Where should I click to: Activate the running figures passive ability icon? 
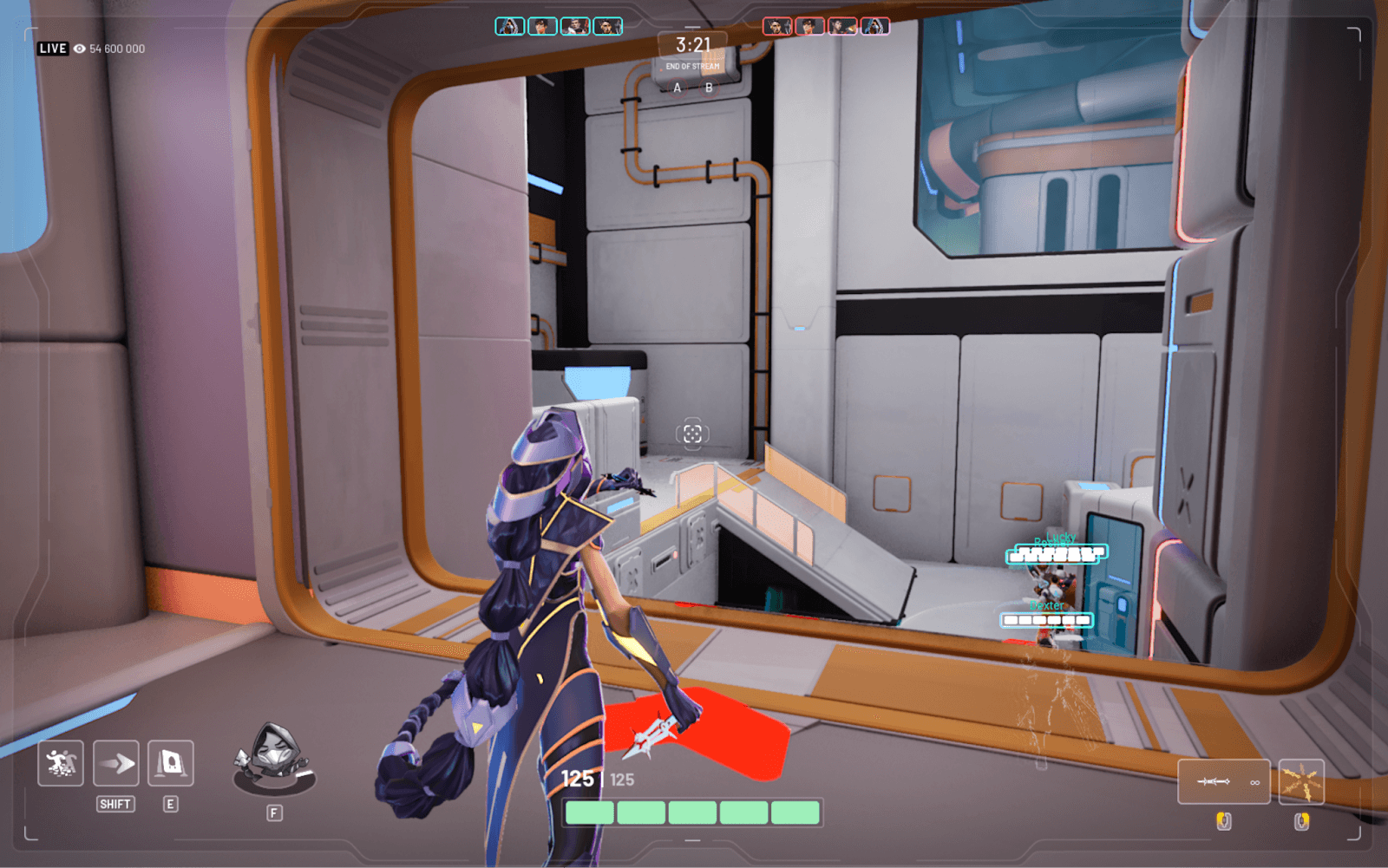61,763
